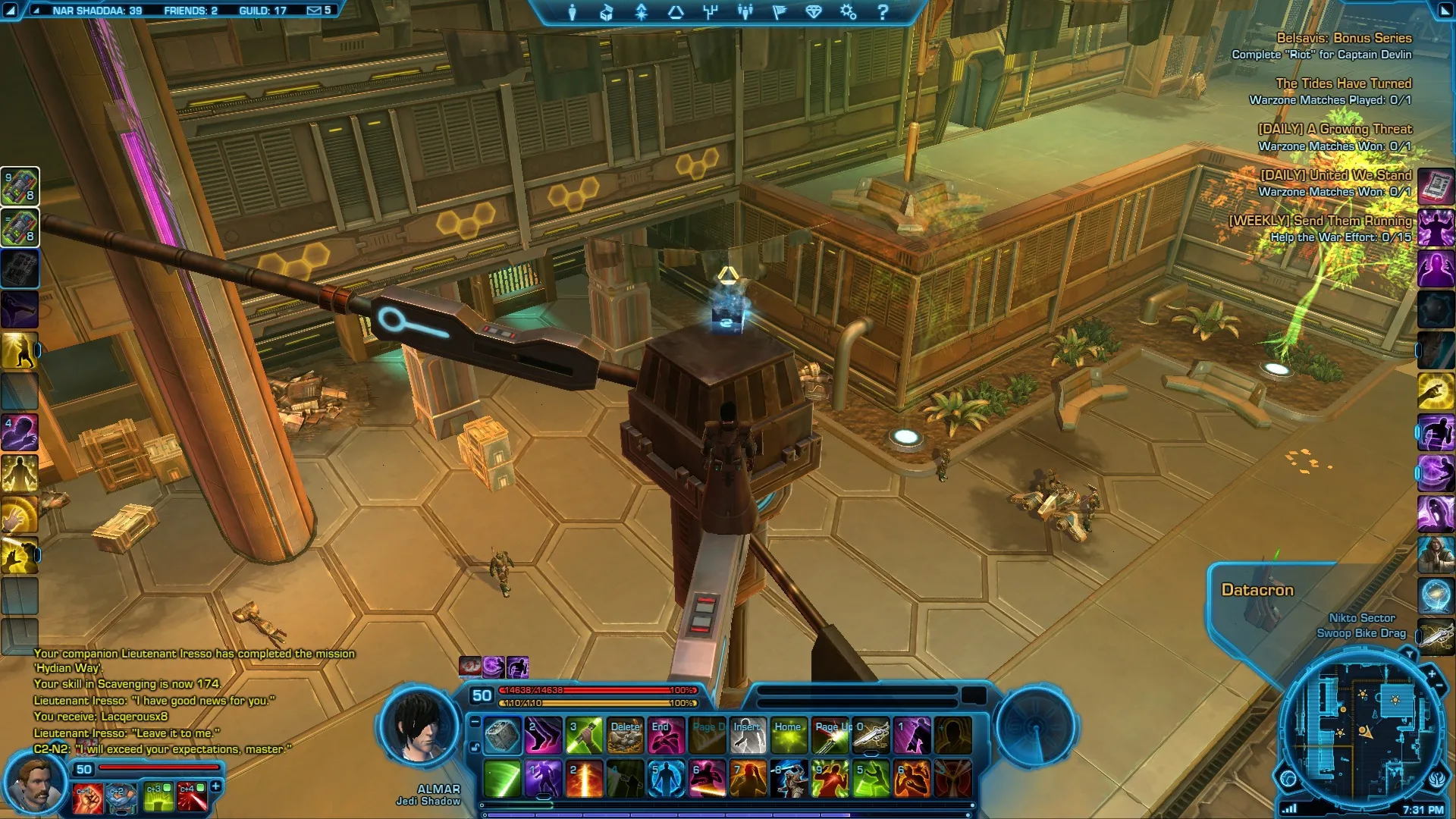Open the minimap filter funnel
Viewport: 1456px width, 819px height.
(x=1409, y=654)
